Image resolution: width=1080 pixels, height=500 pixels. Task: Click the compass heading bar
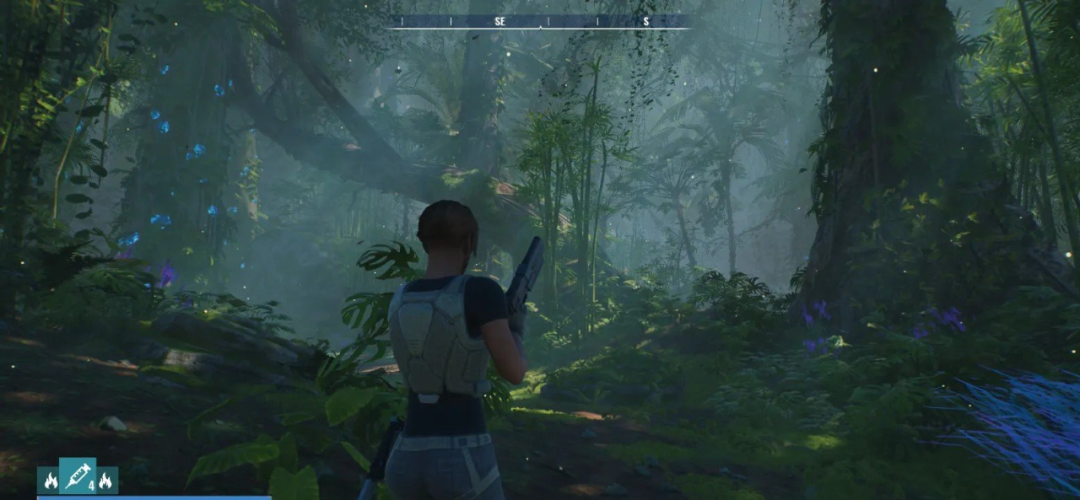[x=540, y=21]
